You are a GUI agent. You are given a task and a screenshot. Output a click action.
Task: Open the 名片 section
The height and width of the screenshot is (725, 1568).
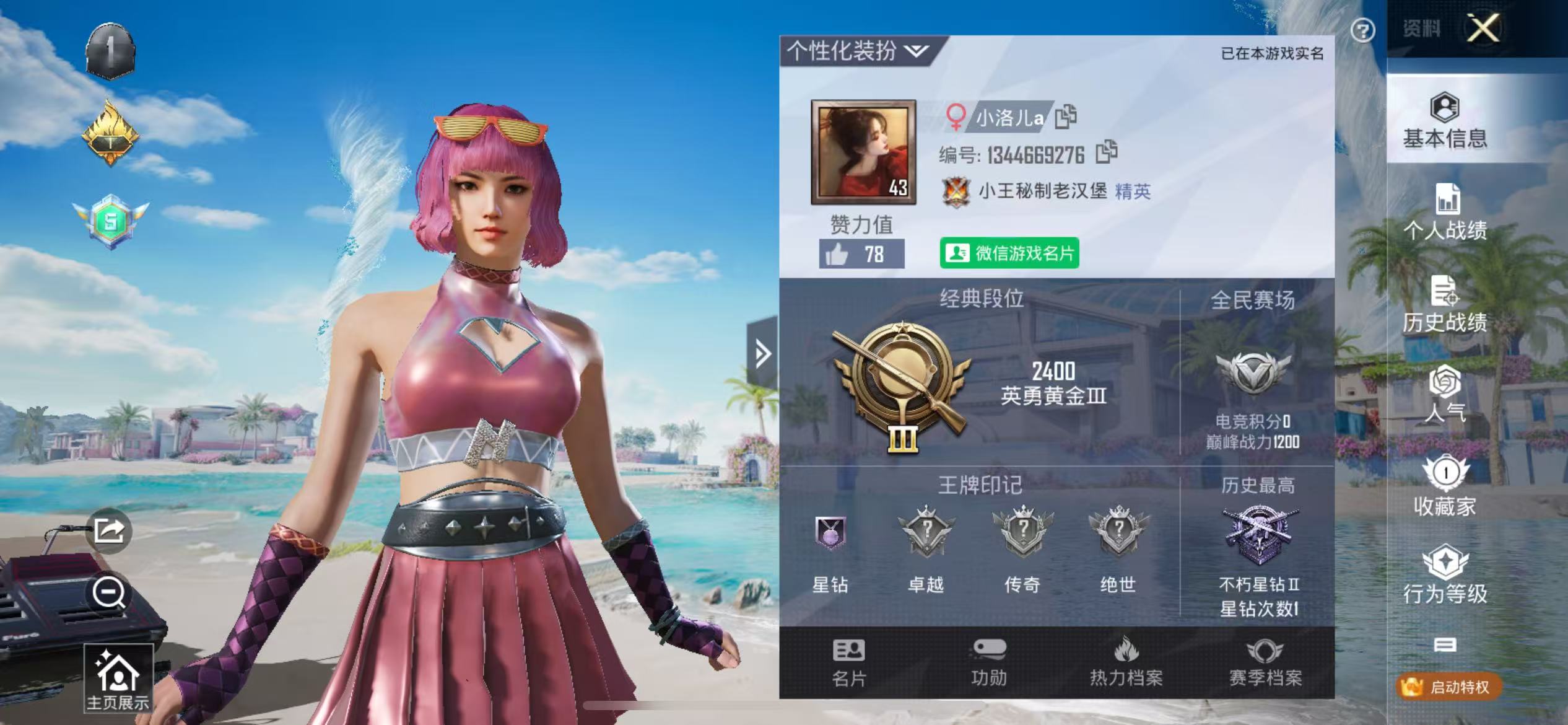click(848, 663)
